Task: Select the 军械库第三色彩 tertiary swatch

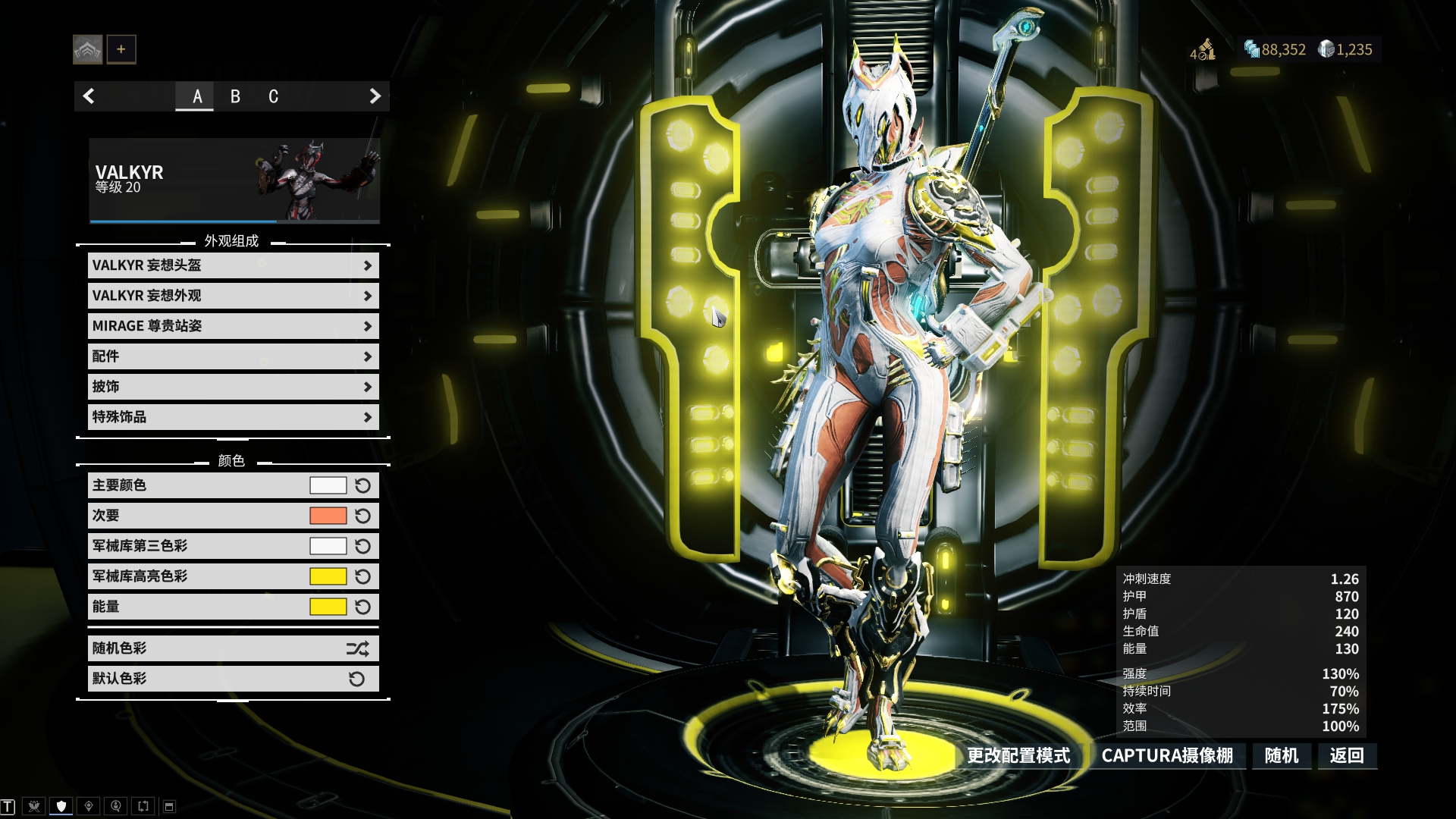Action: tap(328, 546)
